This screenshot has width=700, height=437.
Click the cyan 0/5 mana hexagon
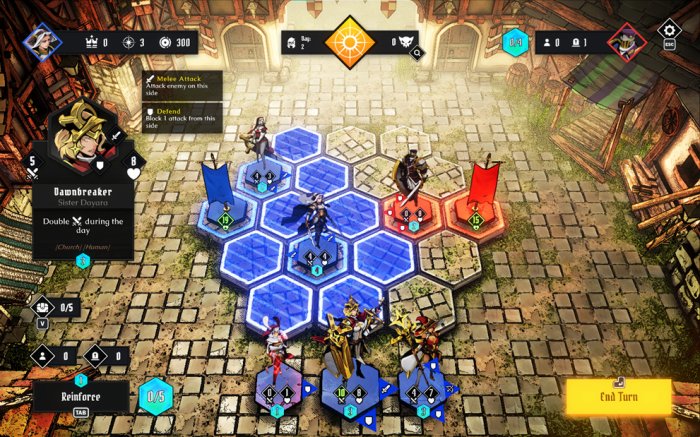click(x=155, y=396)
